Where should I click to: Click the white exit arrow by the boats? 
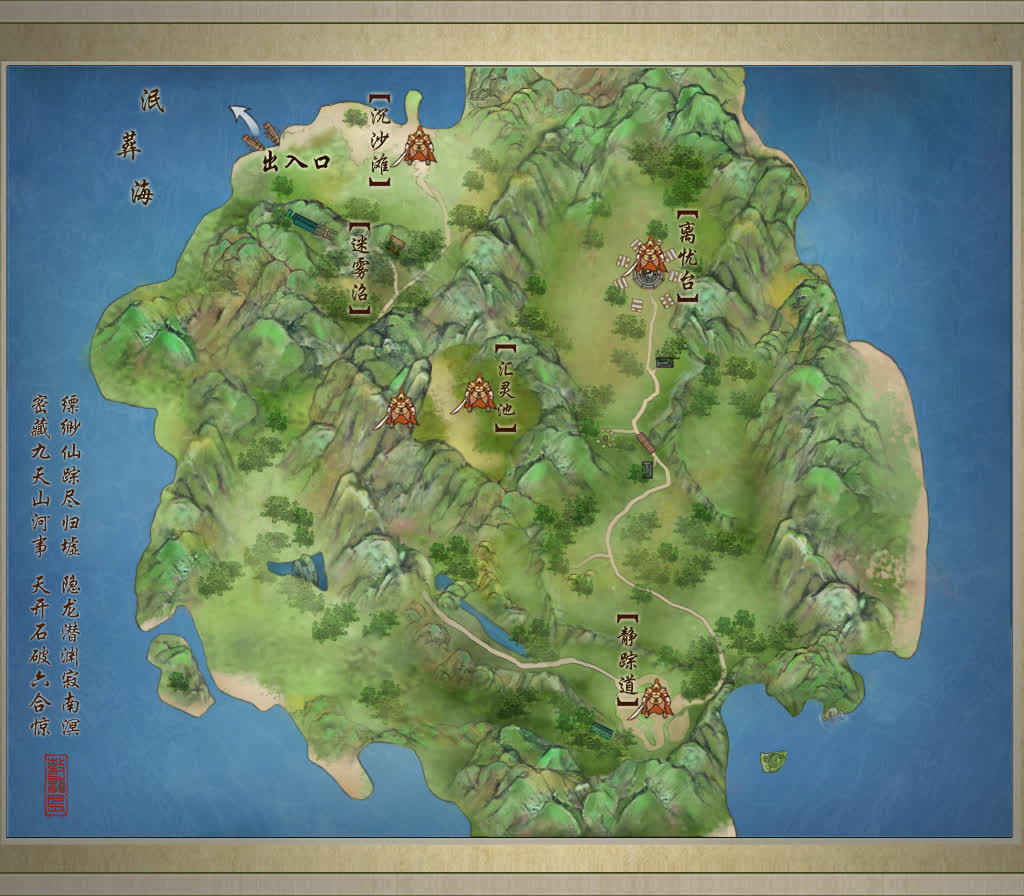coord(242,119)
